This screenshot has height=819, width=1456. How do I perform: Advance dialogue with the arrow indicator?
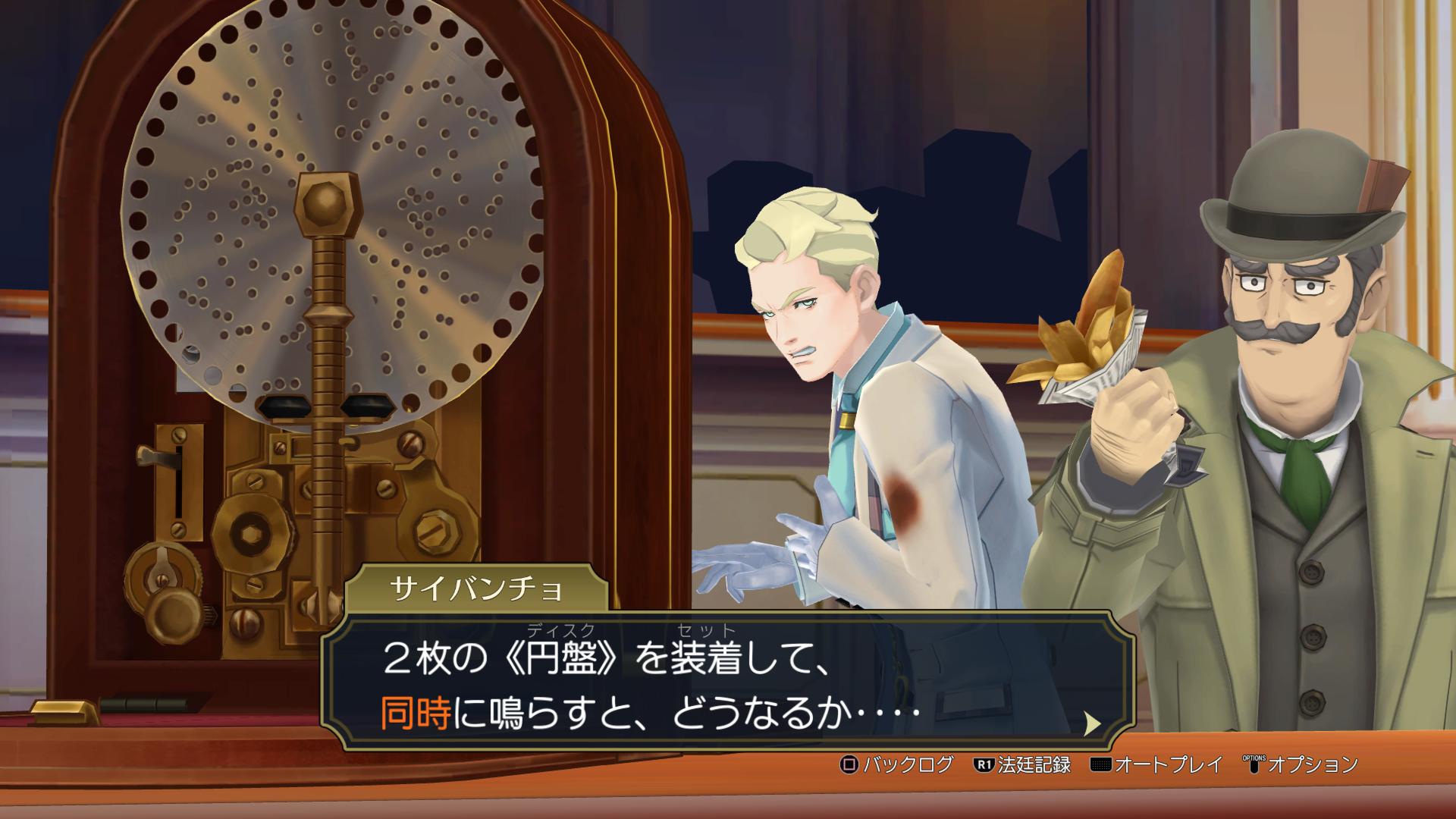click(1092, 724)
